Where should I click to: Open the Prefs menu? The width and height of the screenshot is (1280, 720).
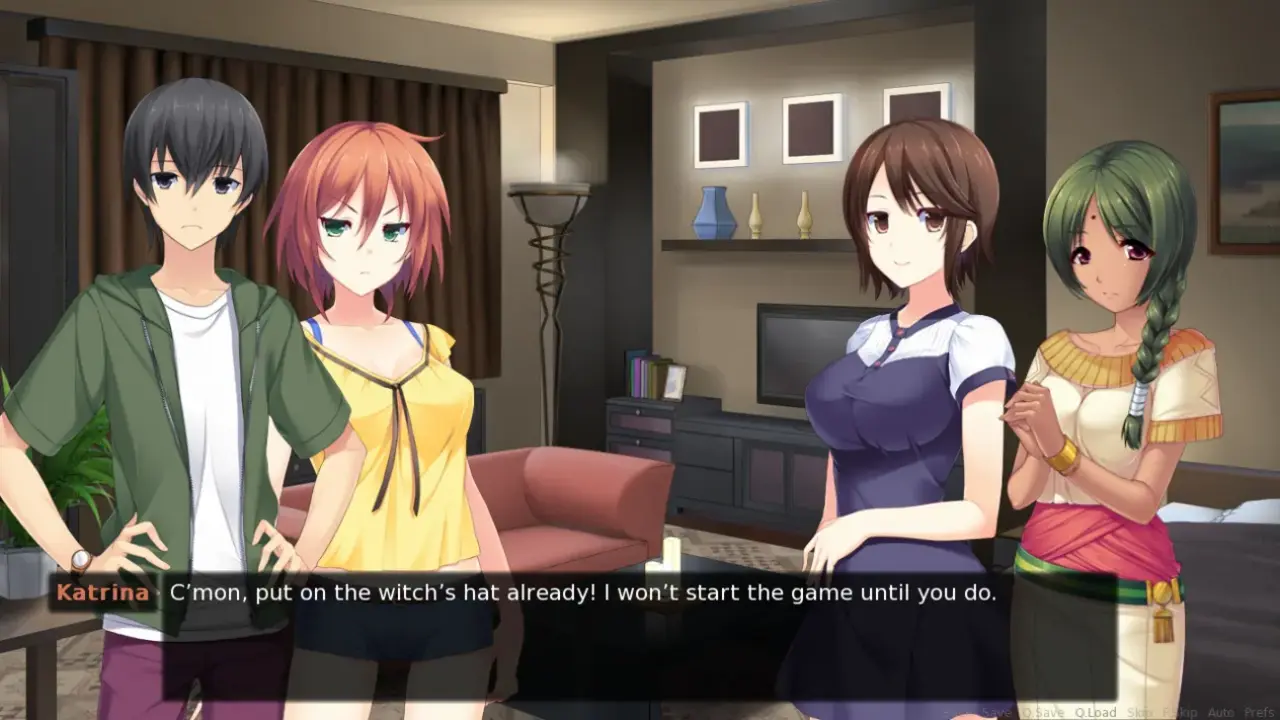click(x=1259, y=712)
